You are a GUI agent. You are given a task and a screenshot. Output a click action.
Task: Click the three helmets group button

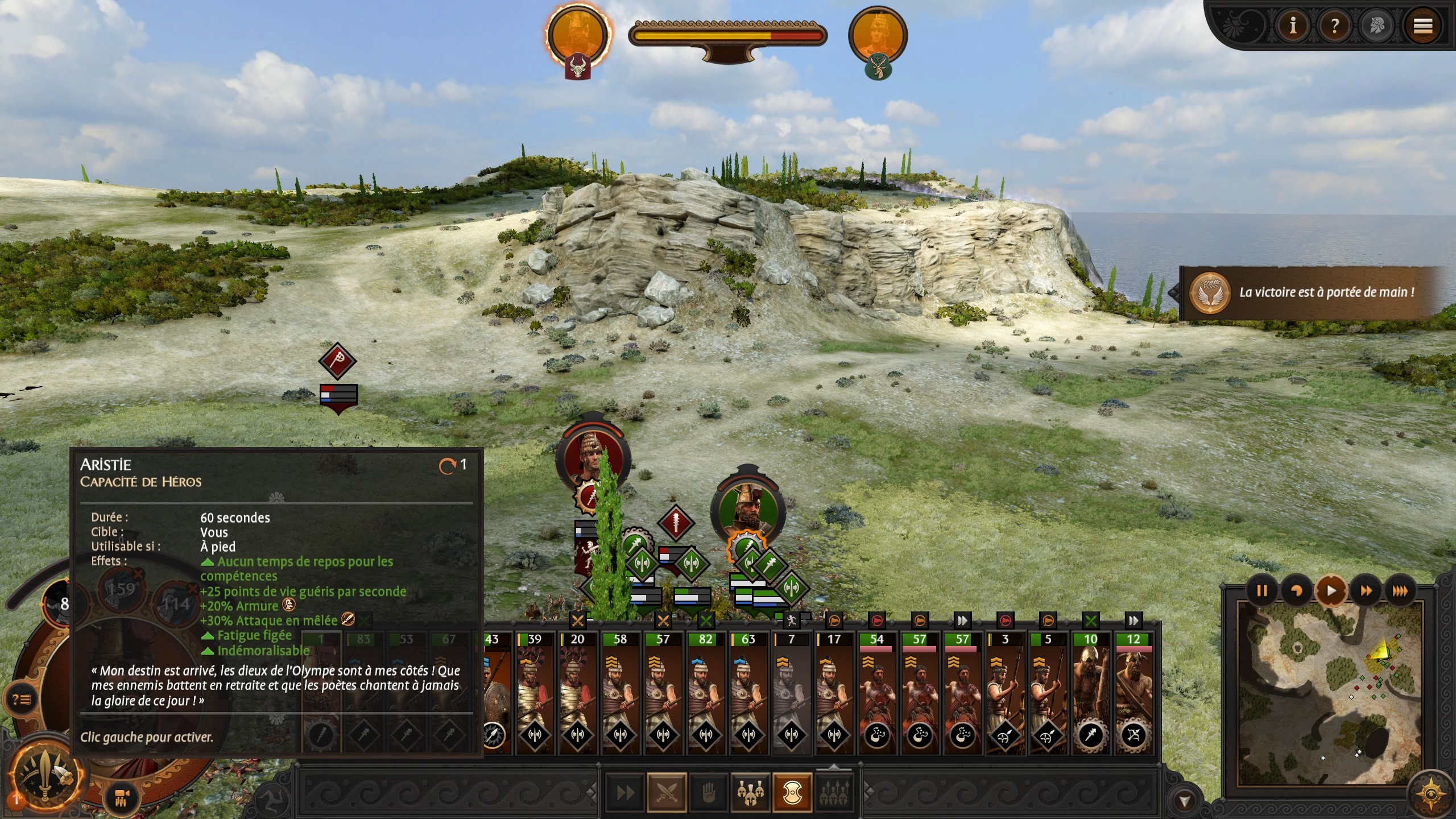pyautogui.click(x=751, y=792)
